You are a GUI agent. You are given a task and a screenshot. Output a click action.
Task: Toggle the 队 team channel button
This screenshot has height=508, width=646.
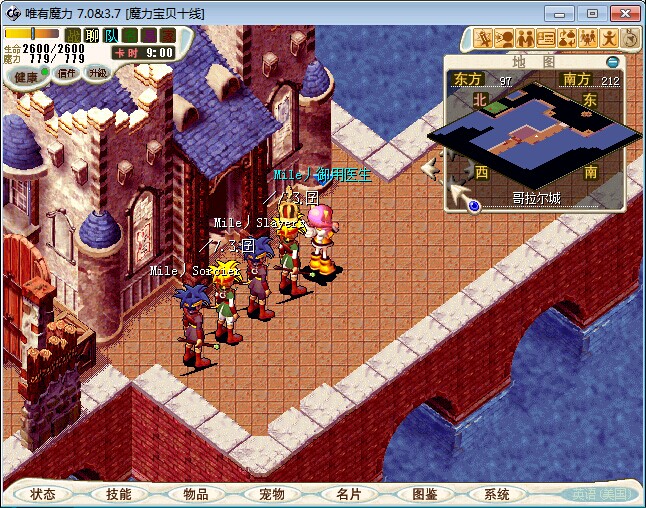point(110,36)
